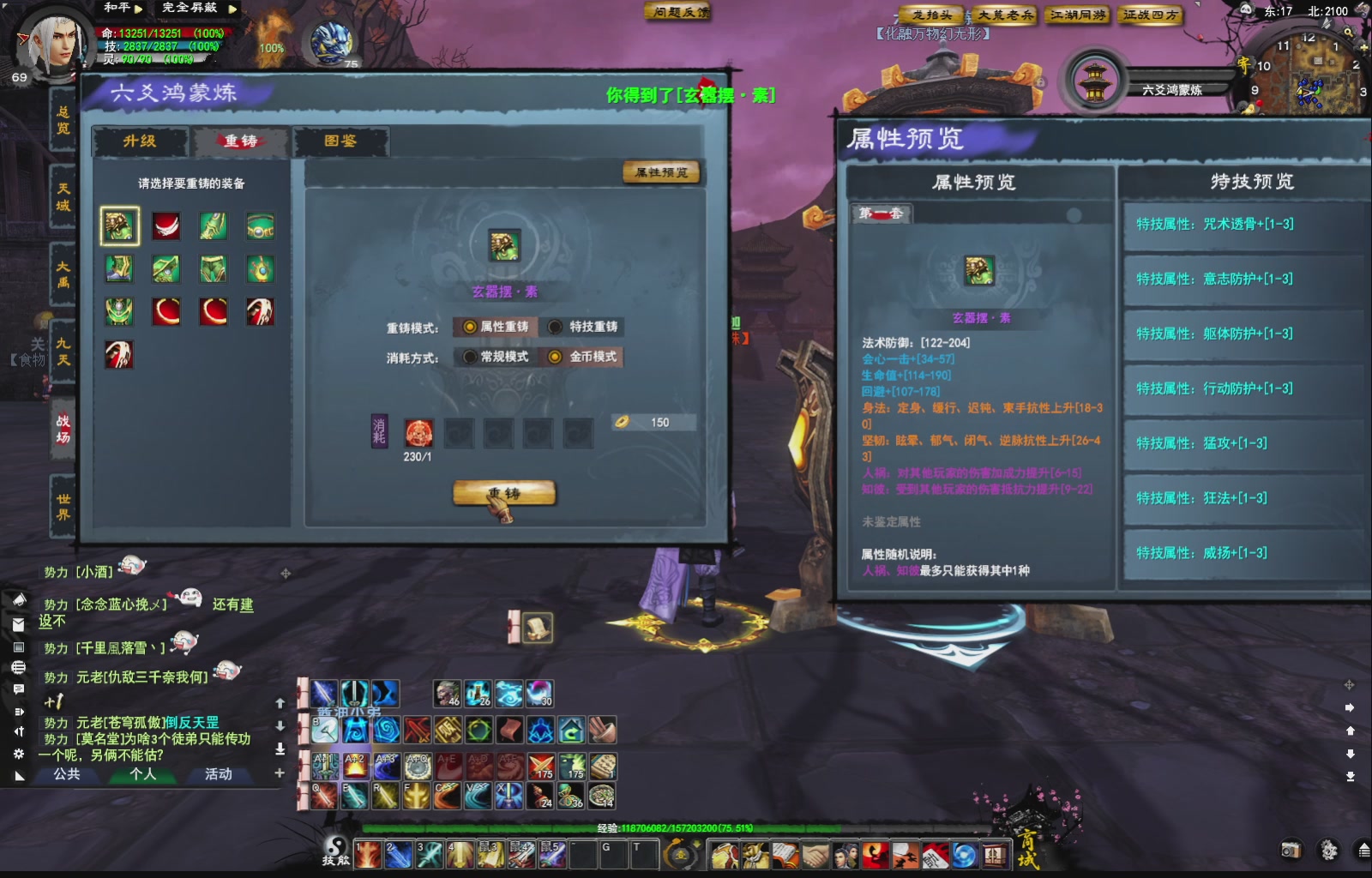Switch to the 升级 tab
Screen dimensions: 1372x878
tap(140, 141)
